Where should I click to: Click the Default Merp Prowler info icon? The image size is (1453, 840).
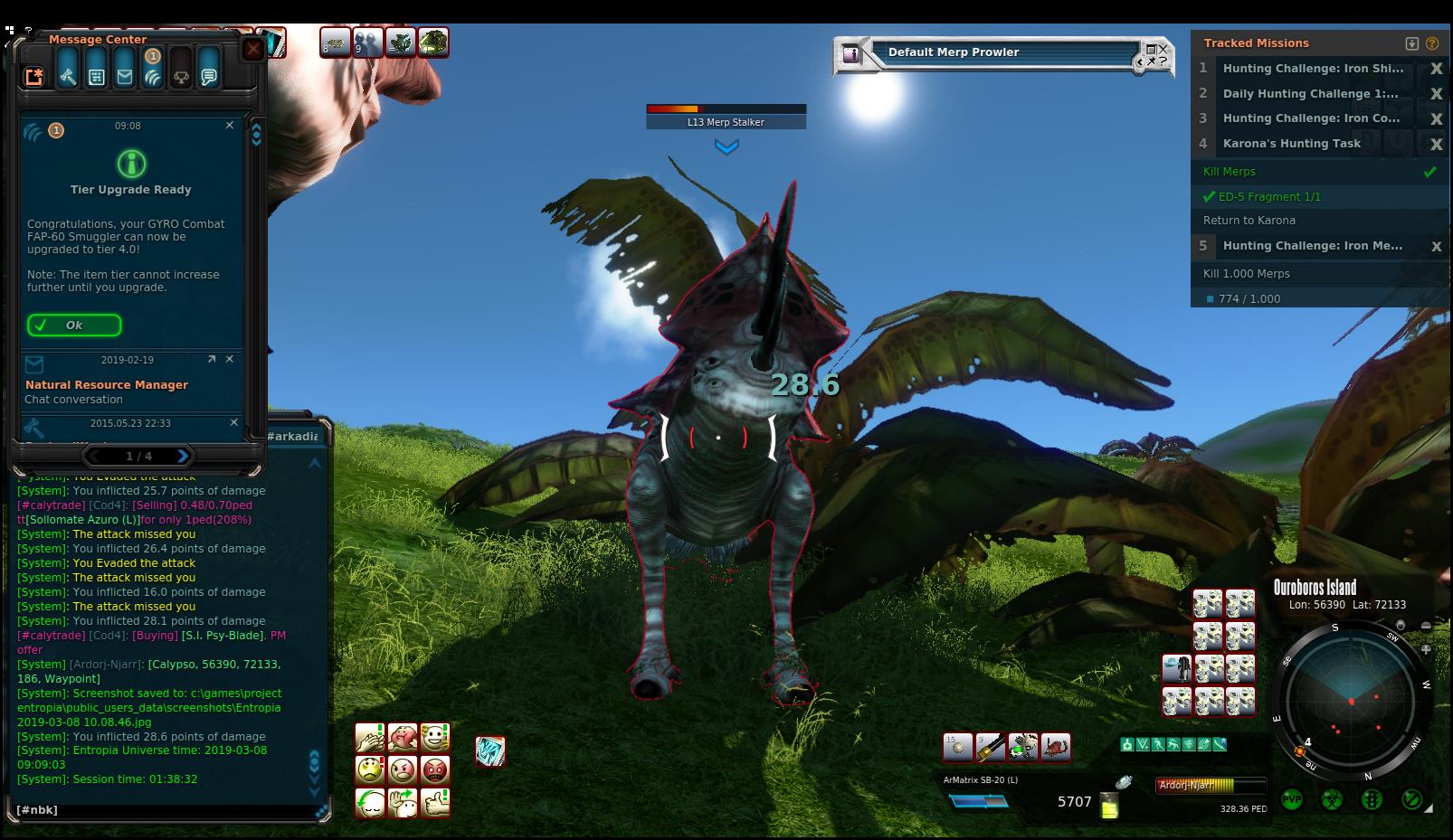point(850,54)
